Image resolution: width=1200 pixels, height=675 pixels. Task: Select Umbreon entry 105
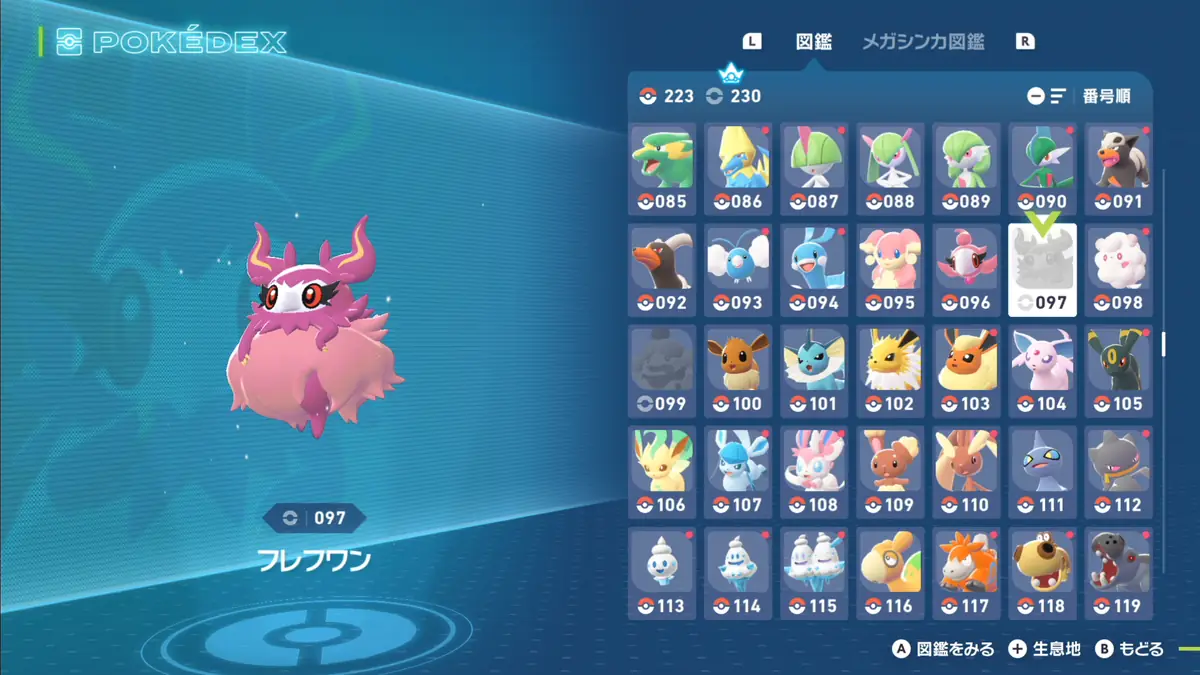(x=1119, y=371)
